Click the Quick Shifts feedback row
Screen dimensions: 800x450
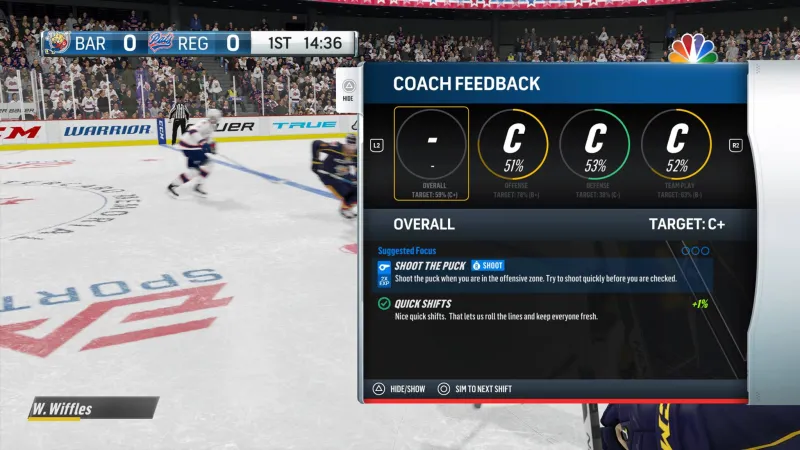point(545,309)
